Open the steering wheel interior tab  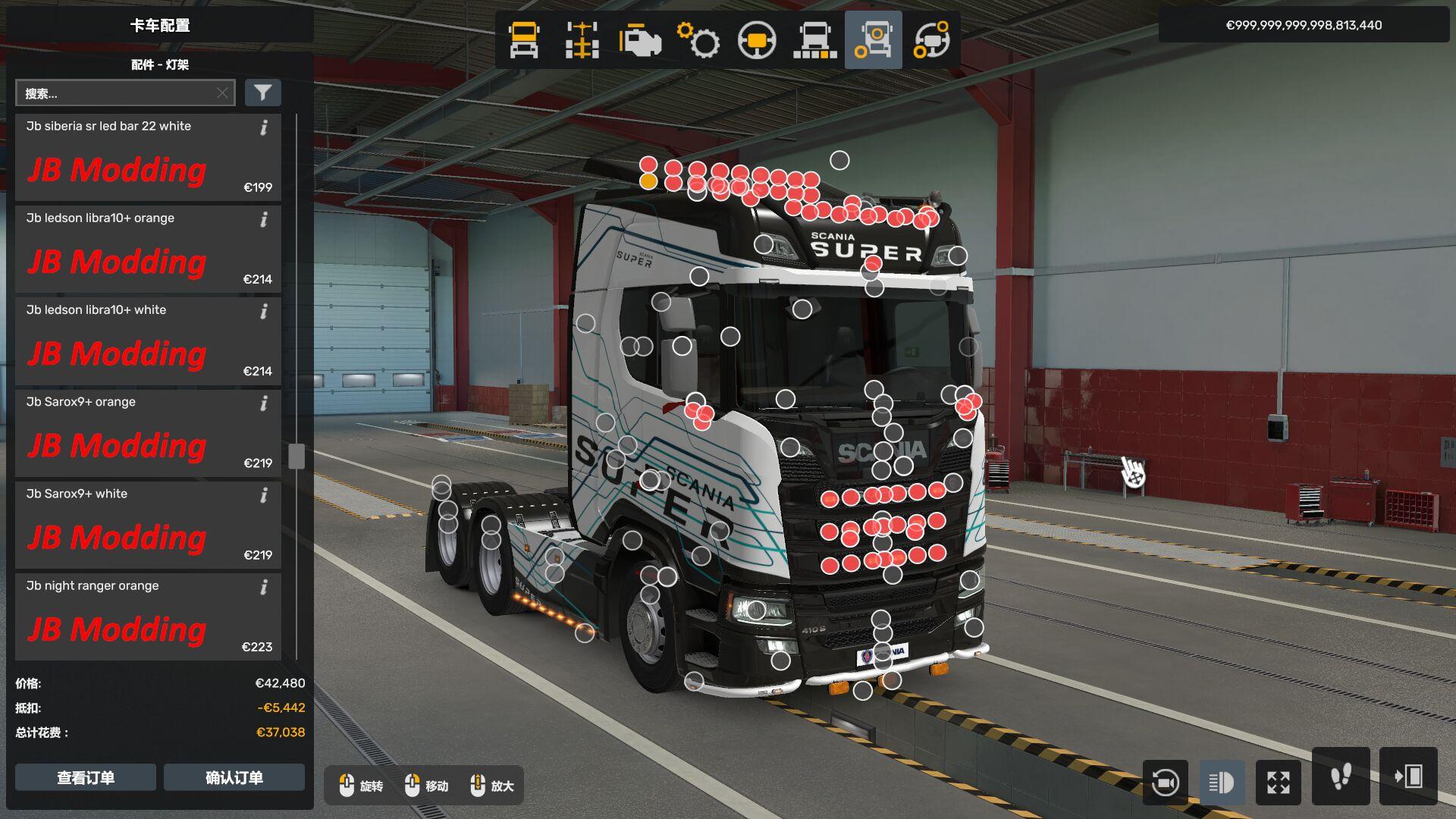click(x=757, y=40)
